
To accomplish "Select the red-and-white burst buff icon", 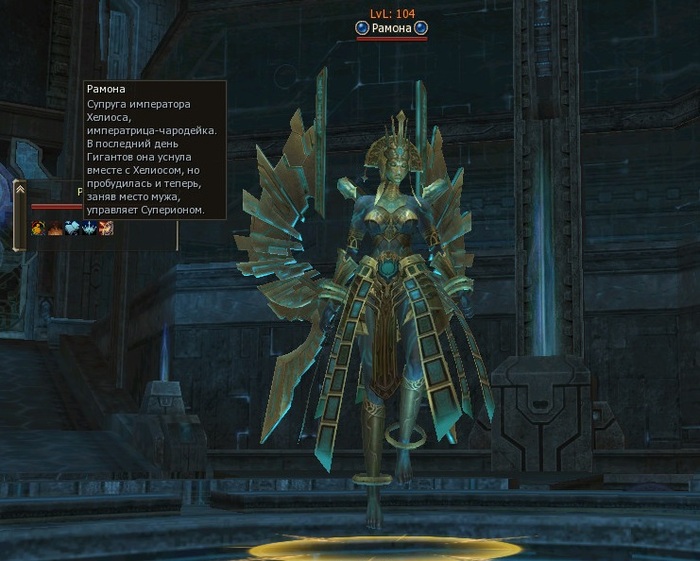I will [106, 228].
